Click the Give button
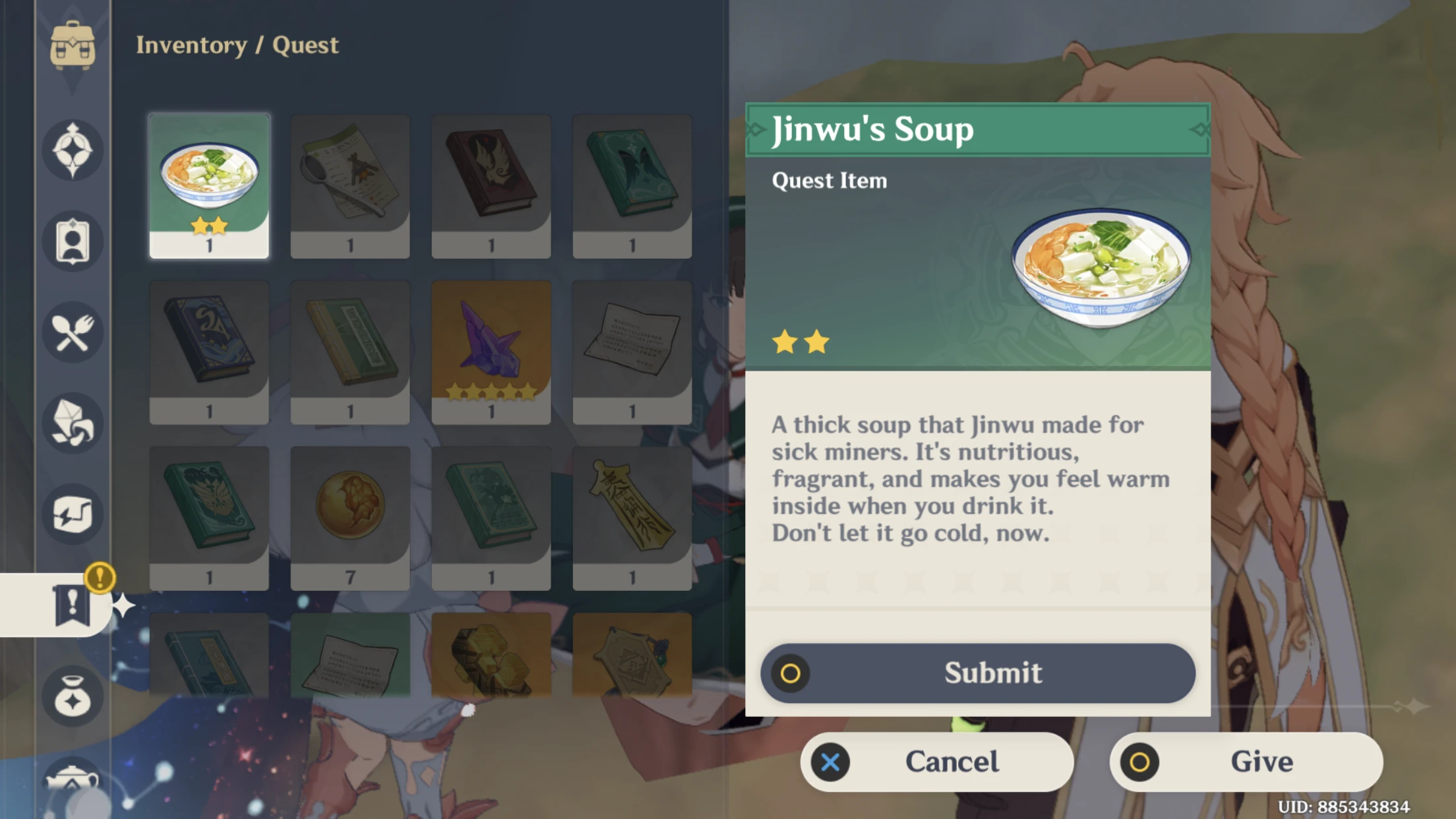 [1246, 762]
